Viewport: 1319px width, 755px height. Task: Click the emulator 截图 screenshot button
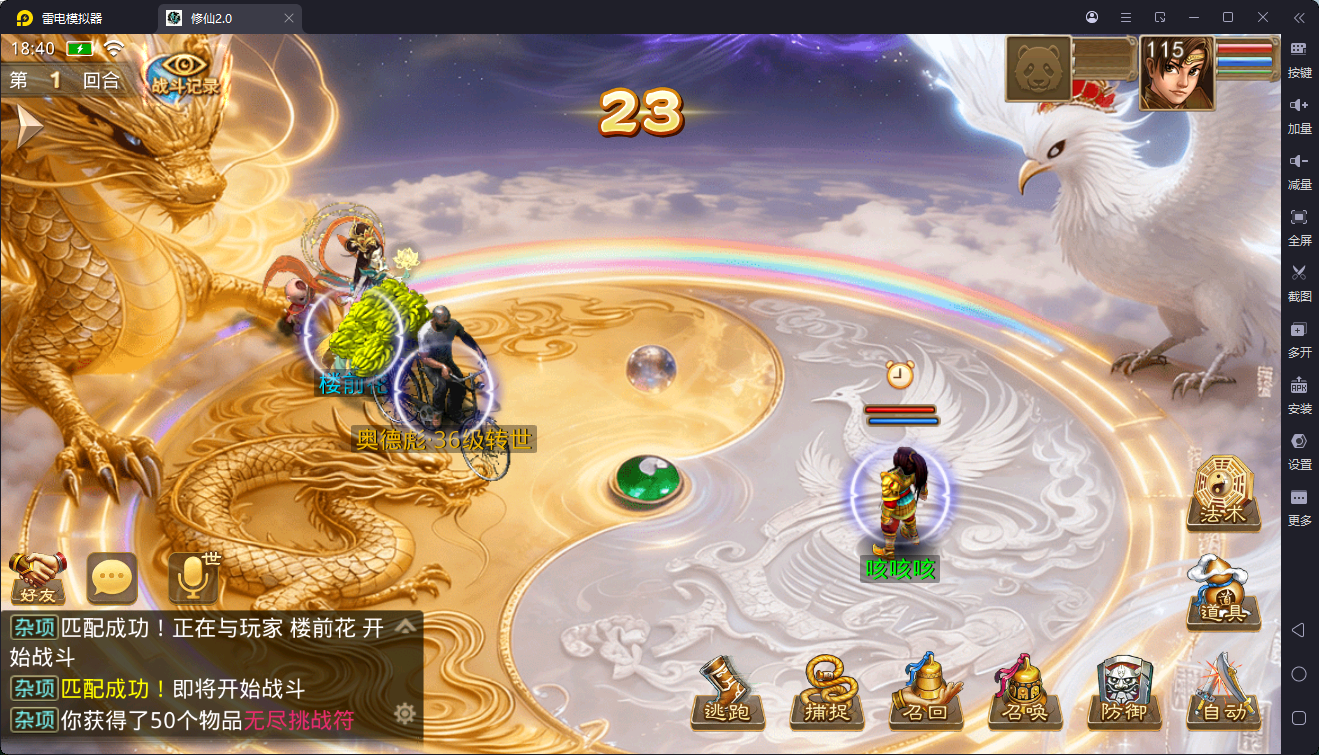pos(1299,282)
